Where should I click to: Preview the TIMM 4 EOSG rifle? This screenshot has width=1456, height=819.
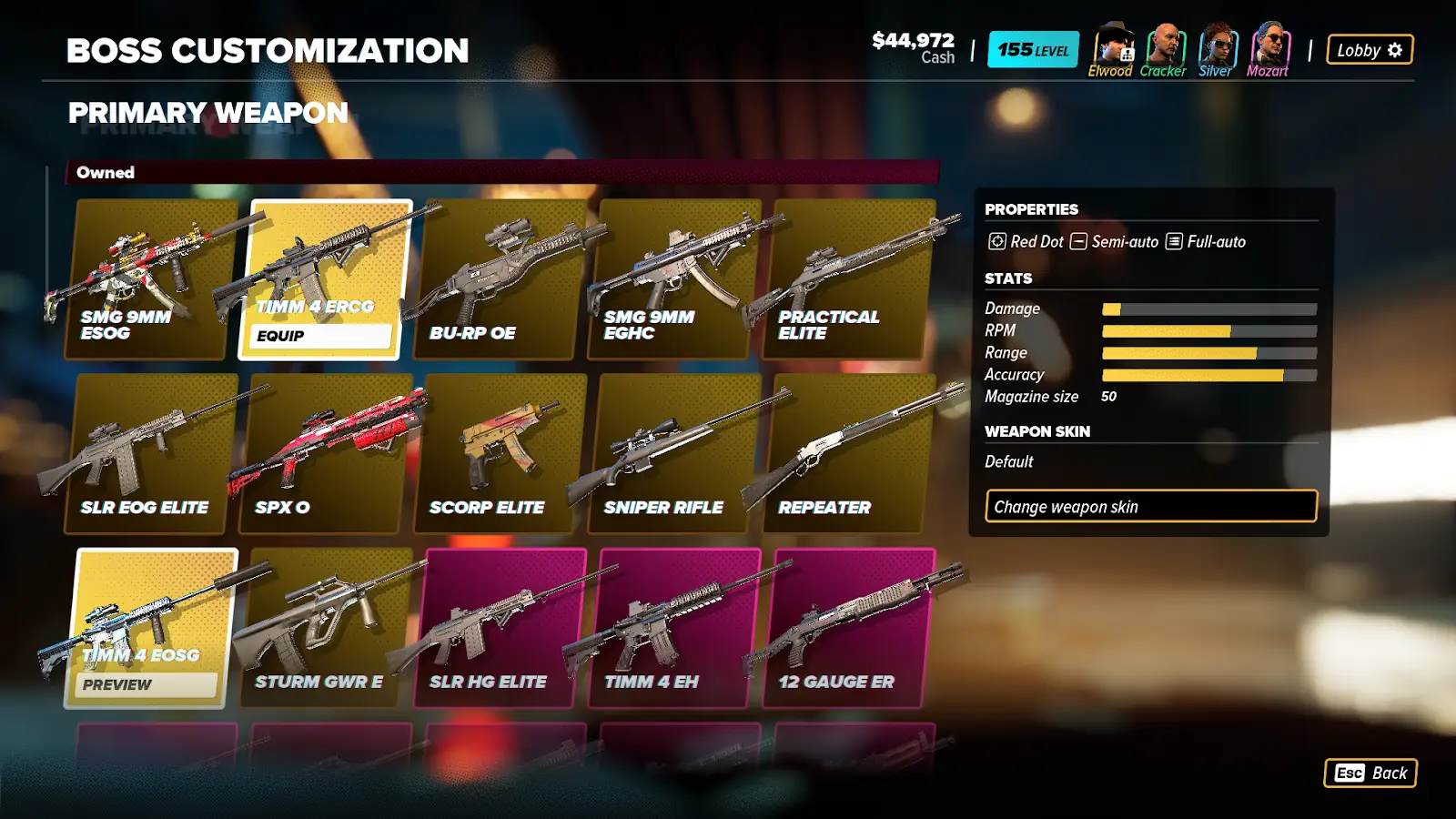(x=146, y=684)
